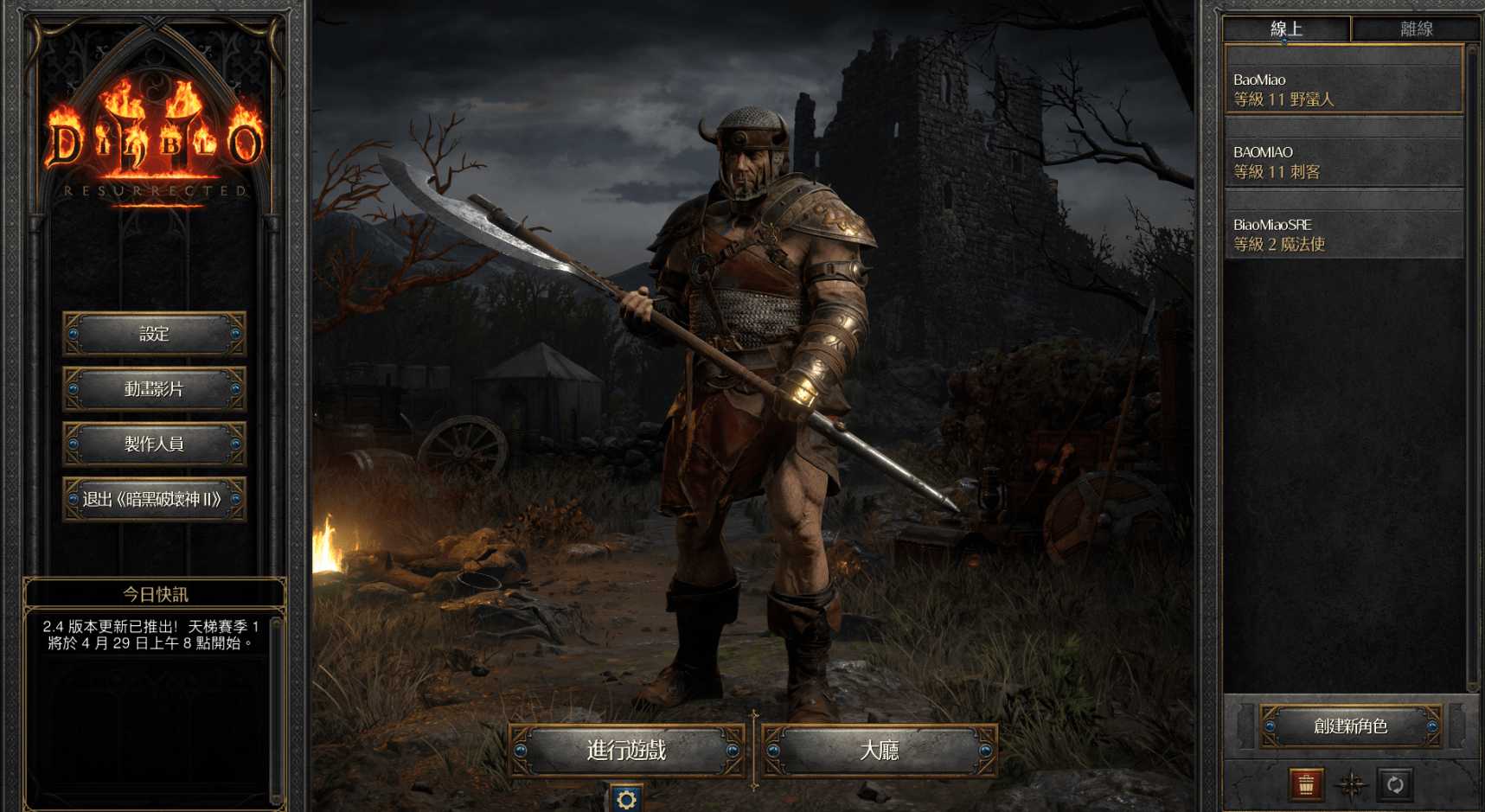Switch to the 離線 offline tab
The width and height of the screenshot is (1485, 812).
coord(1416,29)
